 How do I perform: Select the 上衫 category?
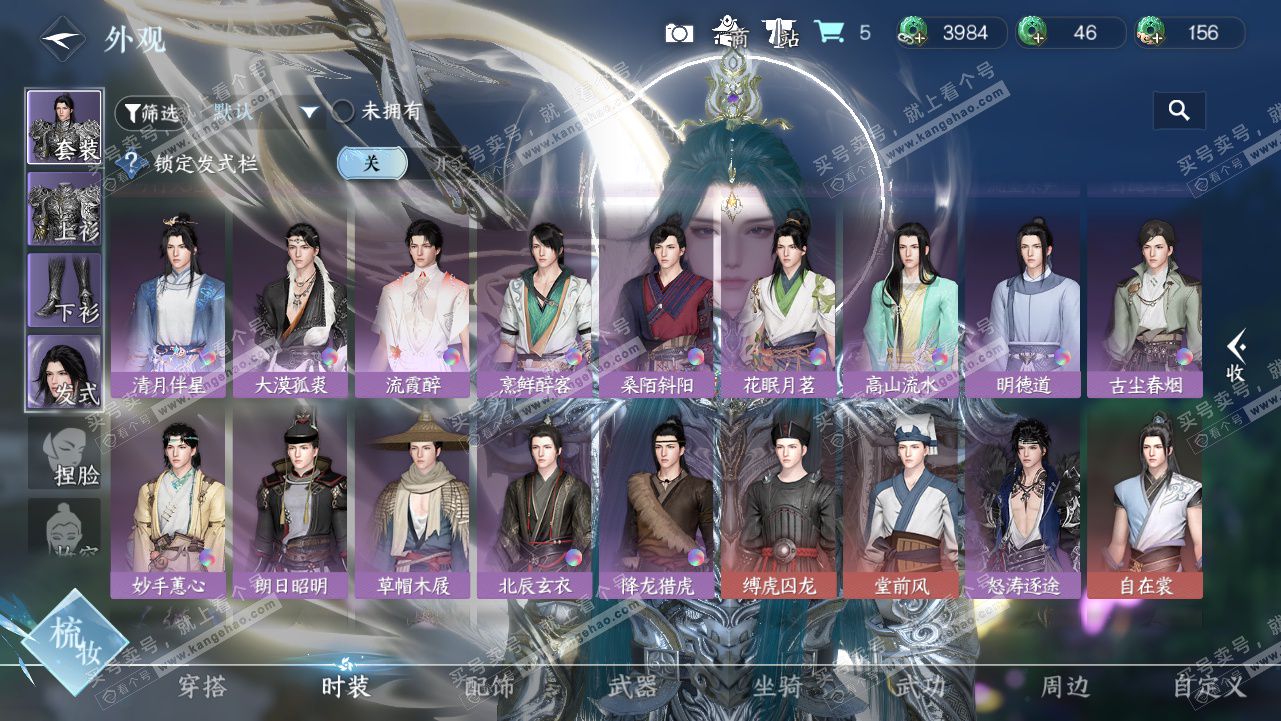(x=65, y=208)
